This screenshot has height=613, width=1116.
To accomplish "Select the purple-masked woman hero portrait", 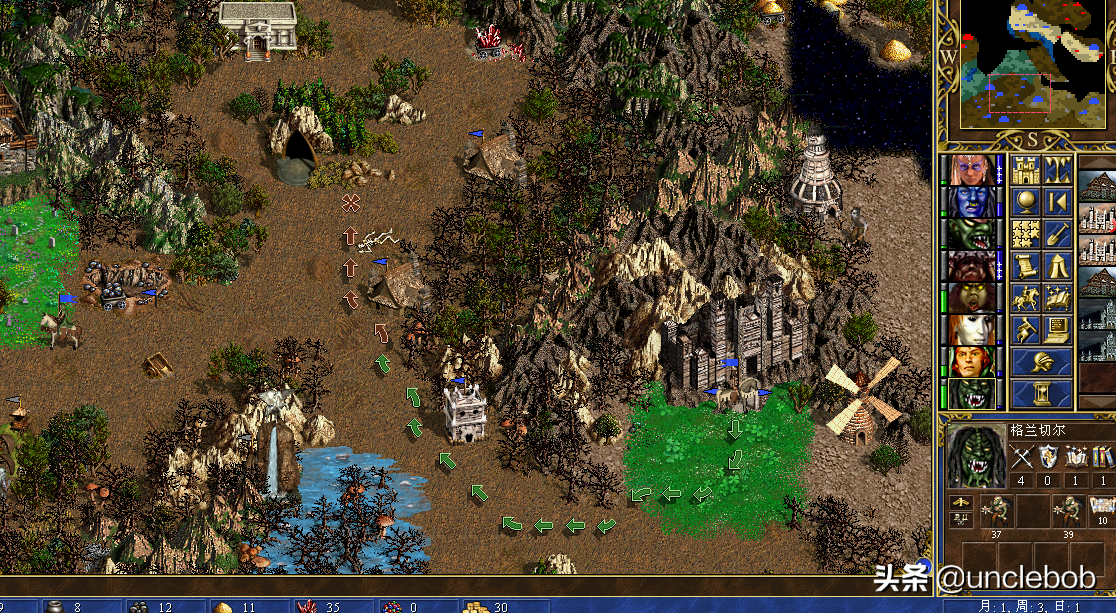I will (x=970, y=170).
